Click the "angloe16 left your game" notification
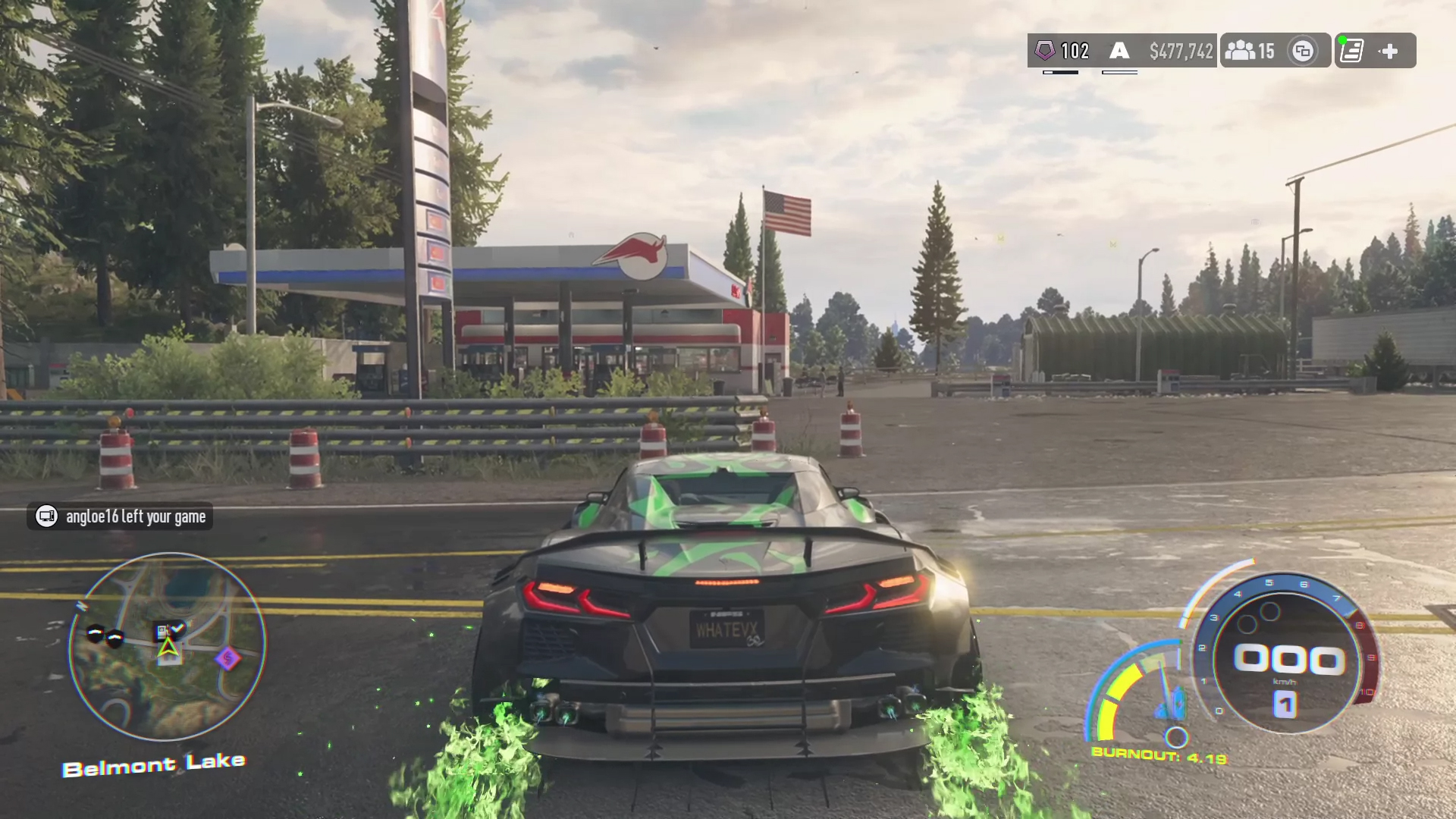This screenshot has height=819, width=1456. point(120,516)
